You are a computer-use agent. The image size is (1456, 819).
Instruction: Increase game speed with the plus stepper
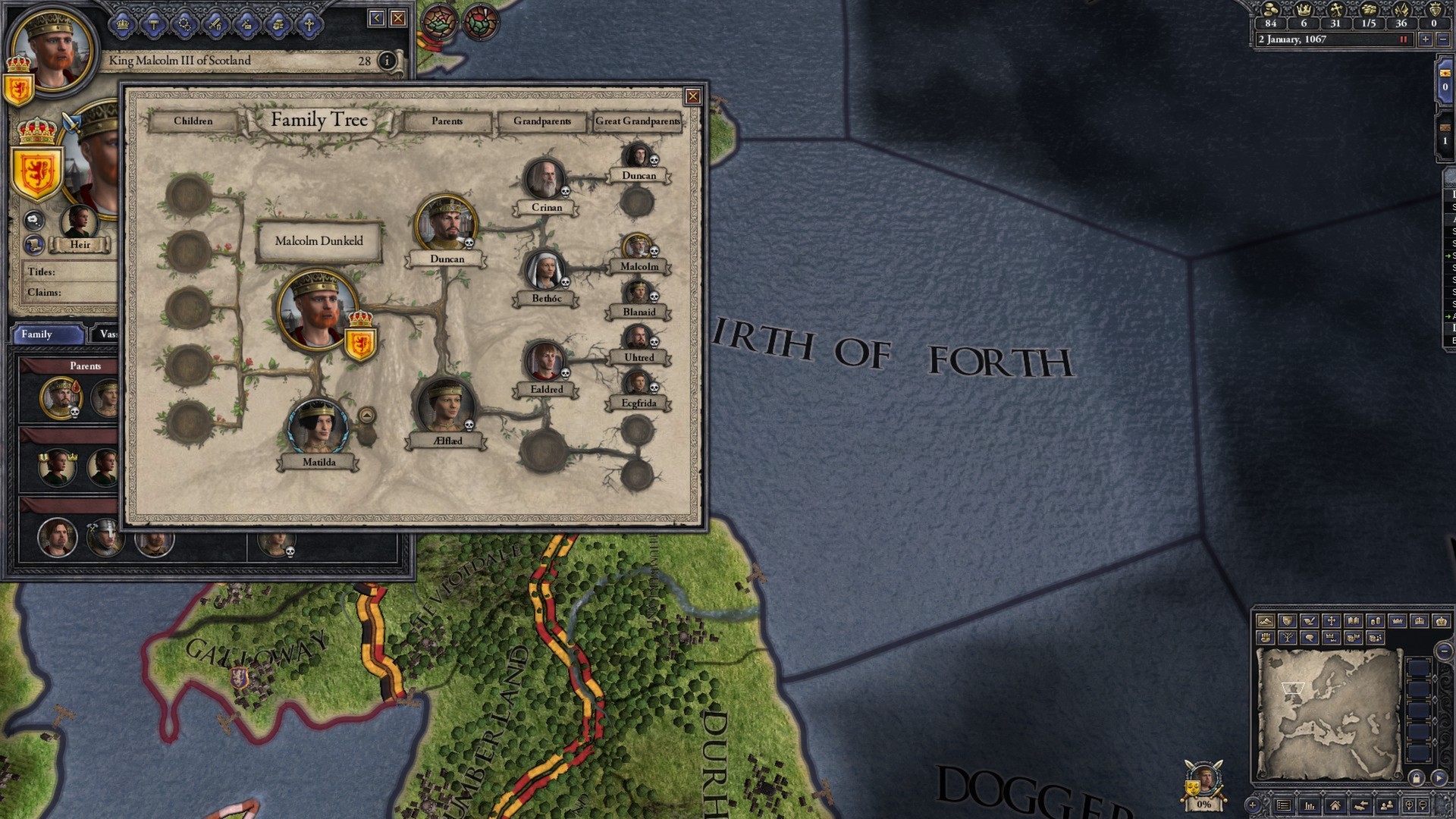coord(1426,39)
